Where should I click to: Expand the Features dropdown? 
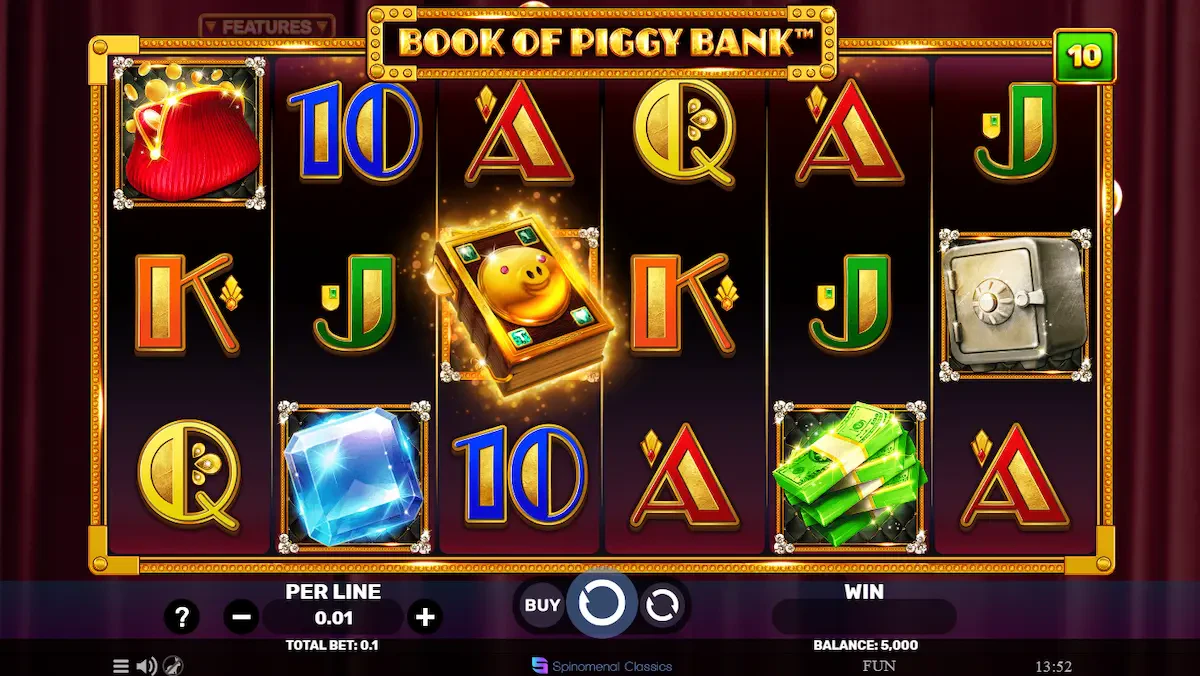(x=266, y=27)
